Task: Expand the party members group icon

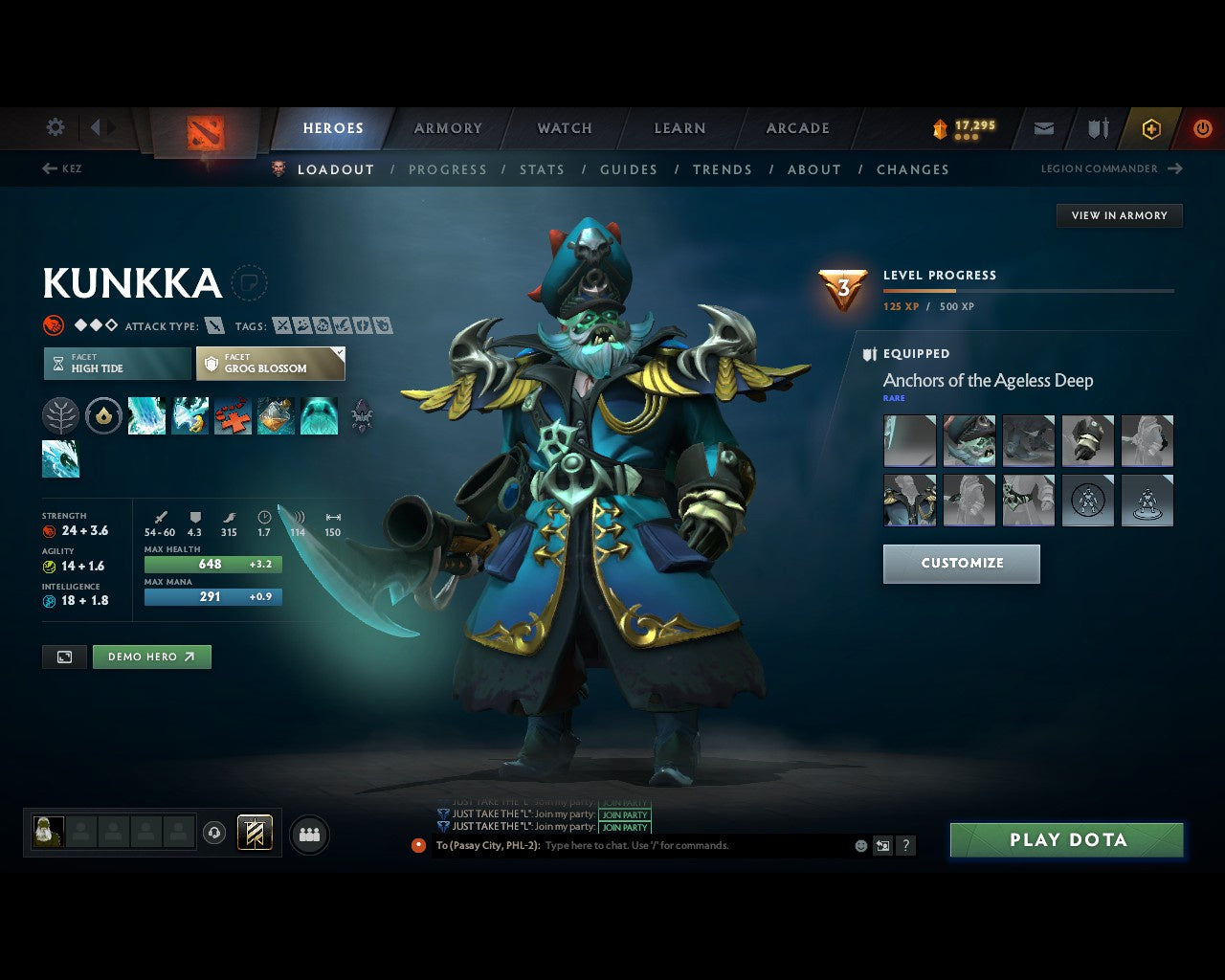Action: point(309,834)
